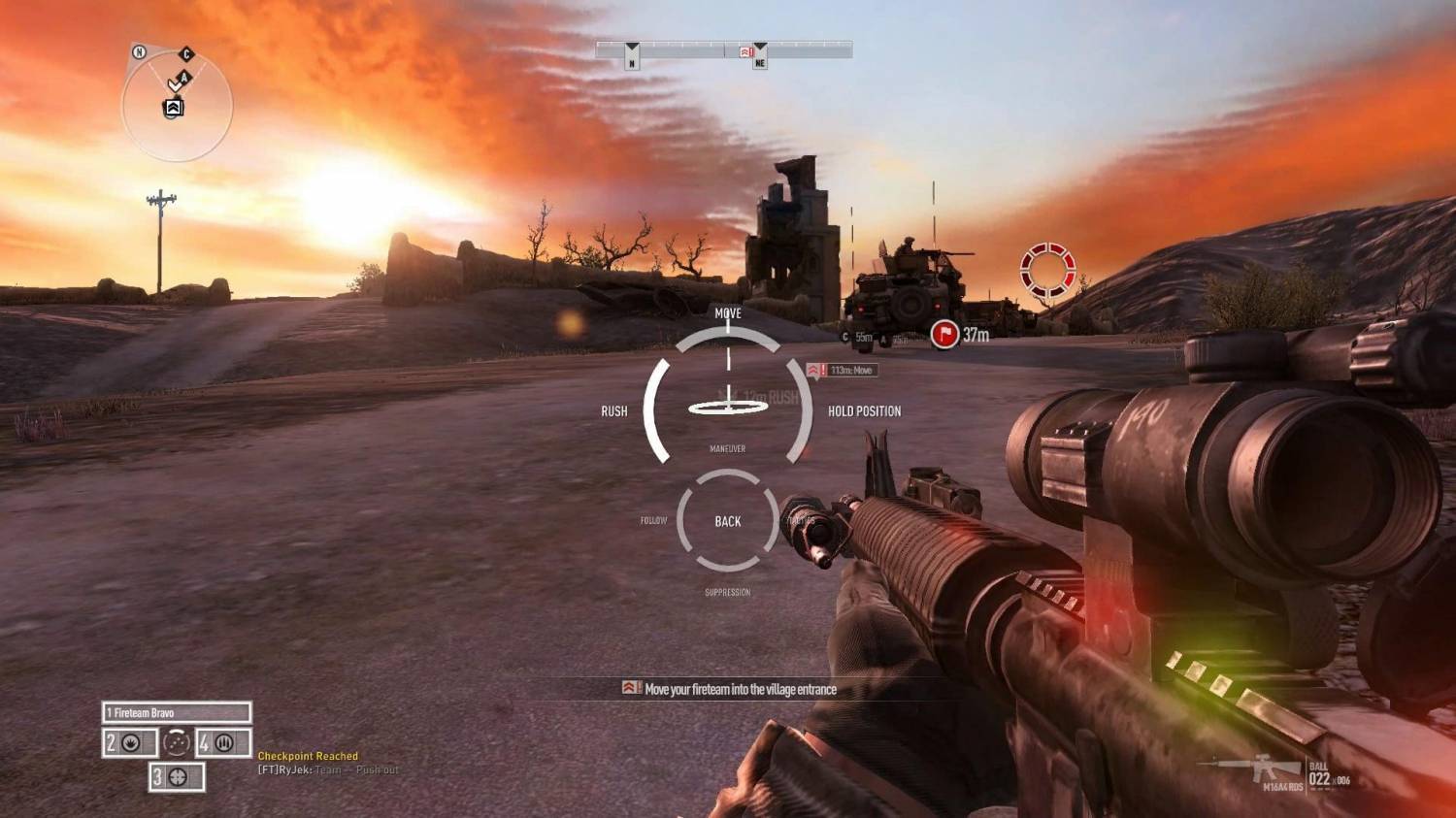Choose the RUSH order
The height and width of the screenshot is (818, 1456).
coord(613,411)
